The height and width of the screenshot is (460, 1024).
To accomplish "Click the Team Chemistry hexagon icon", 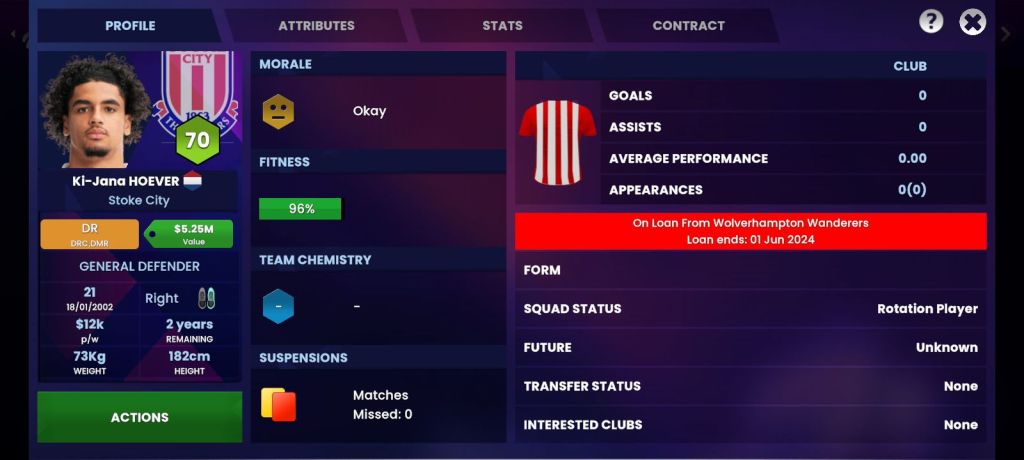I will (x=278, y=306).
